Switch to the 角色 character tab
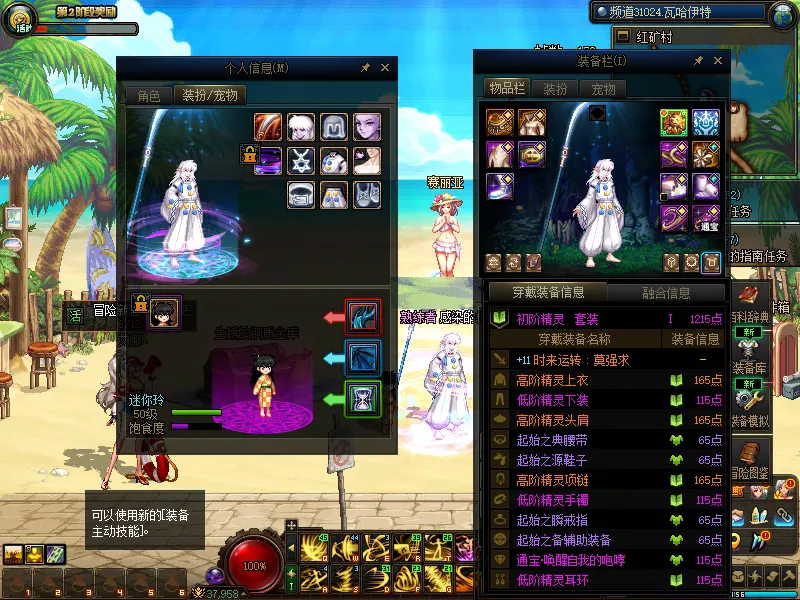 pyautogui.click(x=148, y=95)
